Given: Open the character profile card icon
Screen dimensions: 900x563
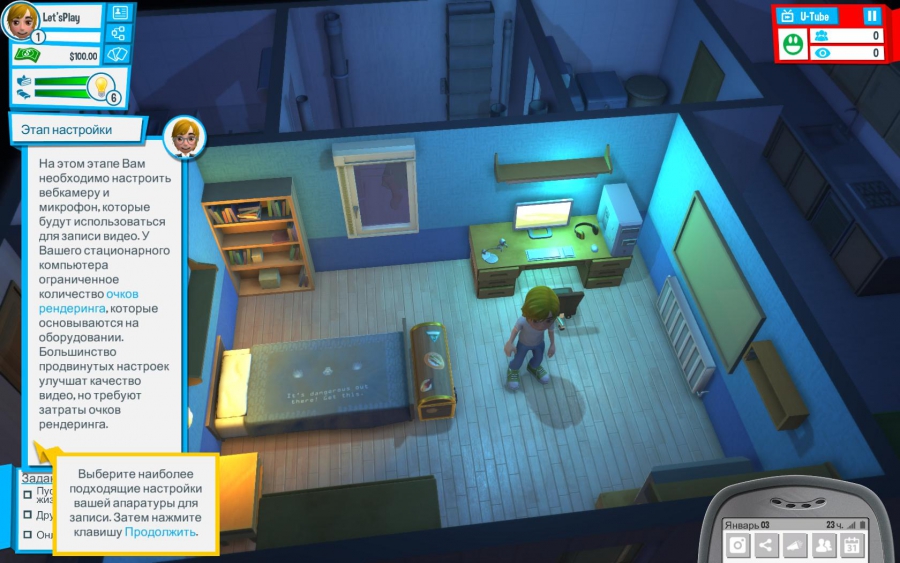Looking at the screenshot, I should 120,13.
